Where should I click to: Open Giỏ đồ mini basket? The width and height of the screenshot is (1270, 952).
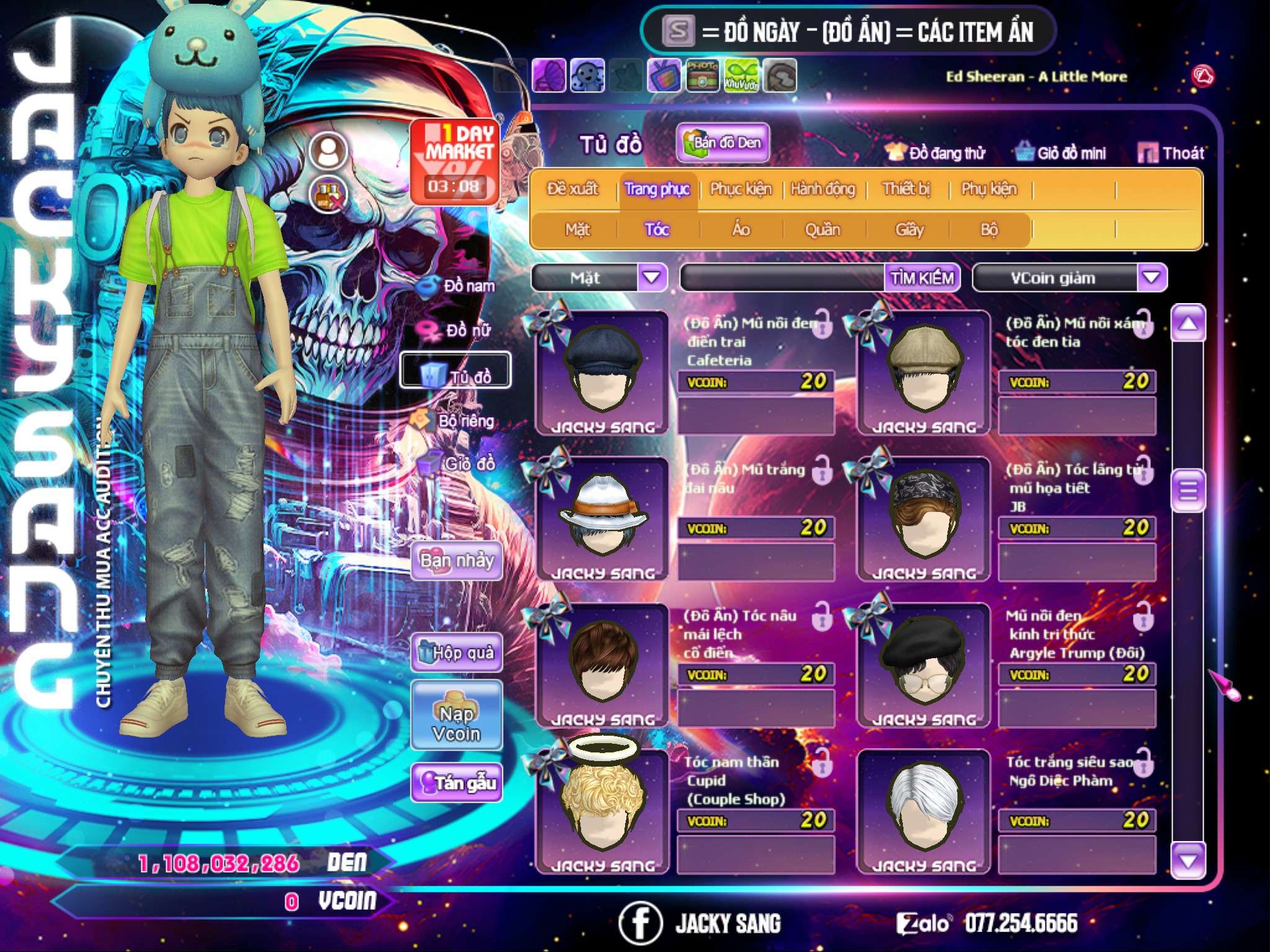pos(1060,153)
